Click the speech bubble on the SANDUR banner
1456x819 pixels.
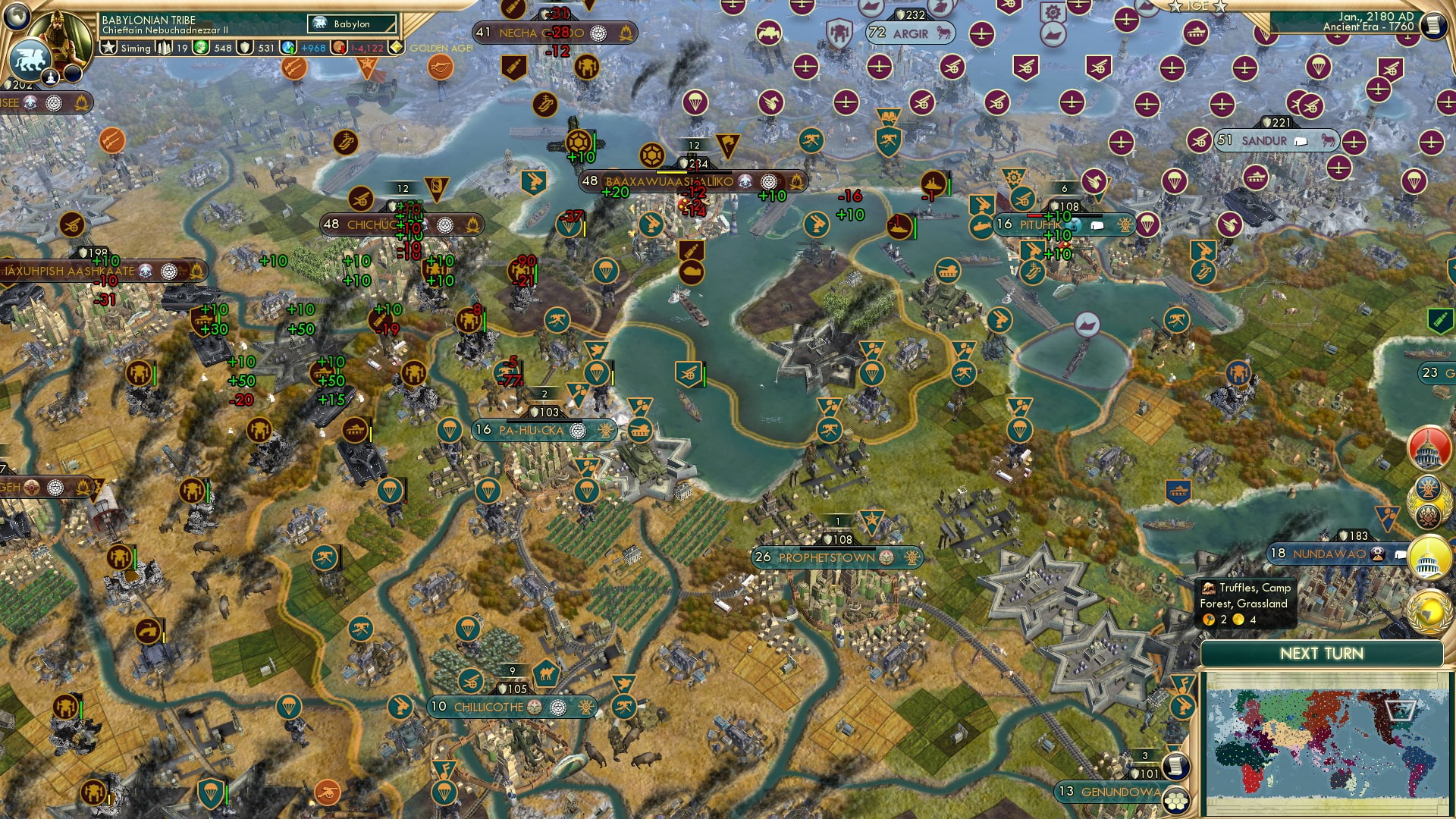tap(1300, 140)
